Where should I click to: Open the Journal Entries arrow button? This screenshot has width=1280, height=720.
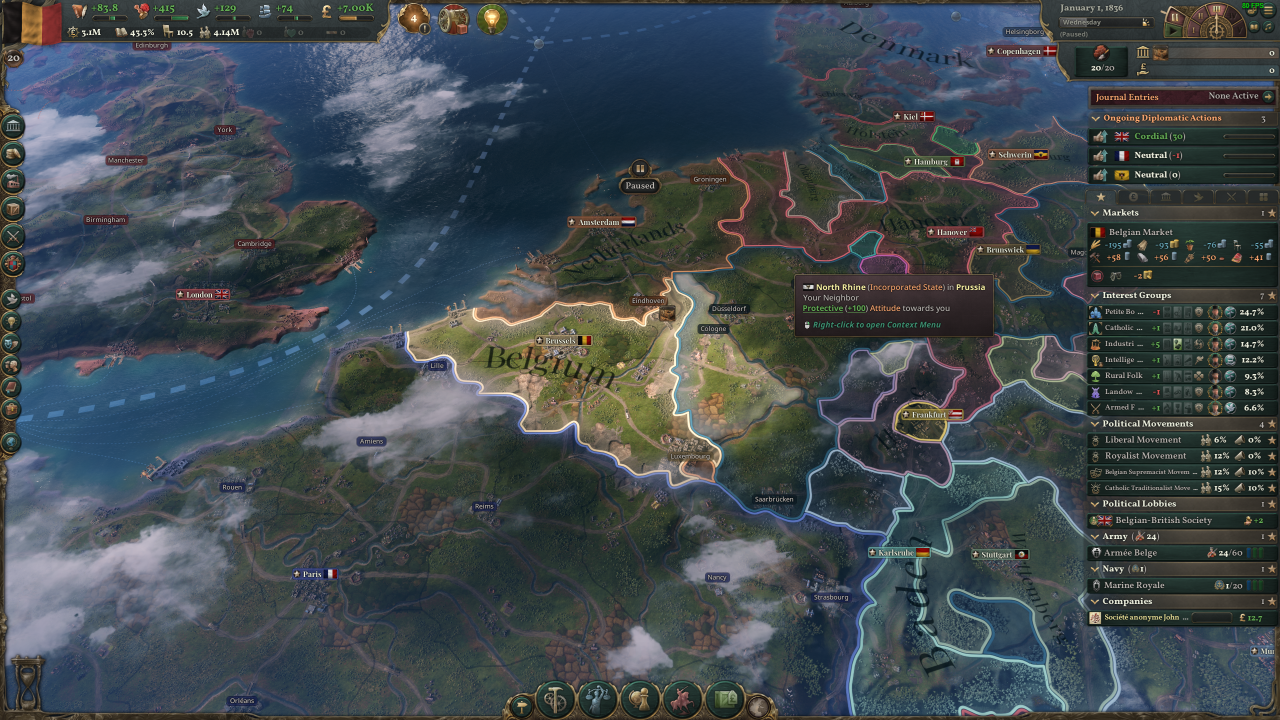(x=1268, y=97)
